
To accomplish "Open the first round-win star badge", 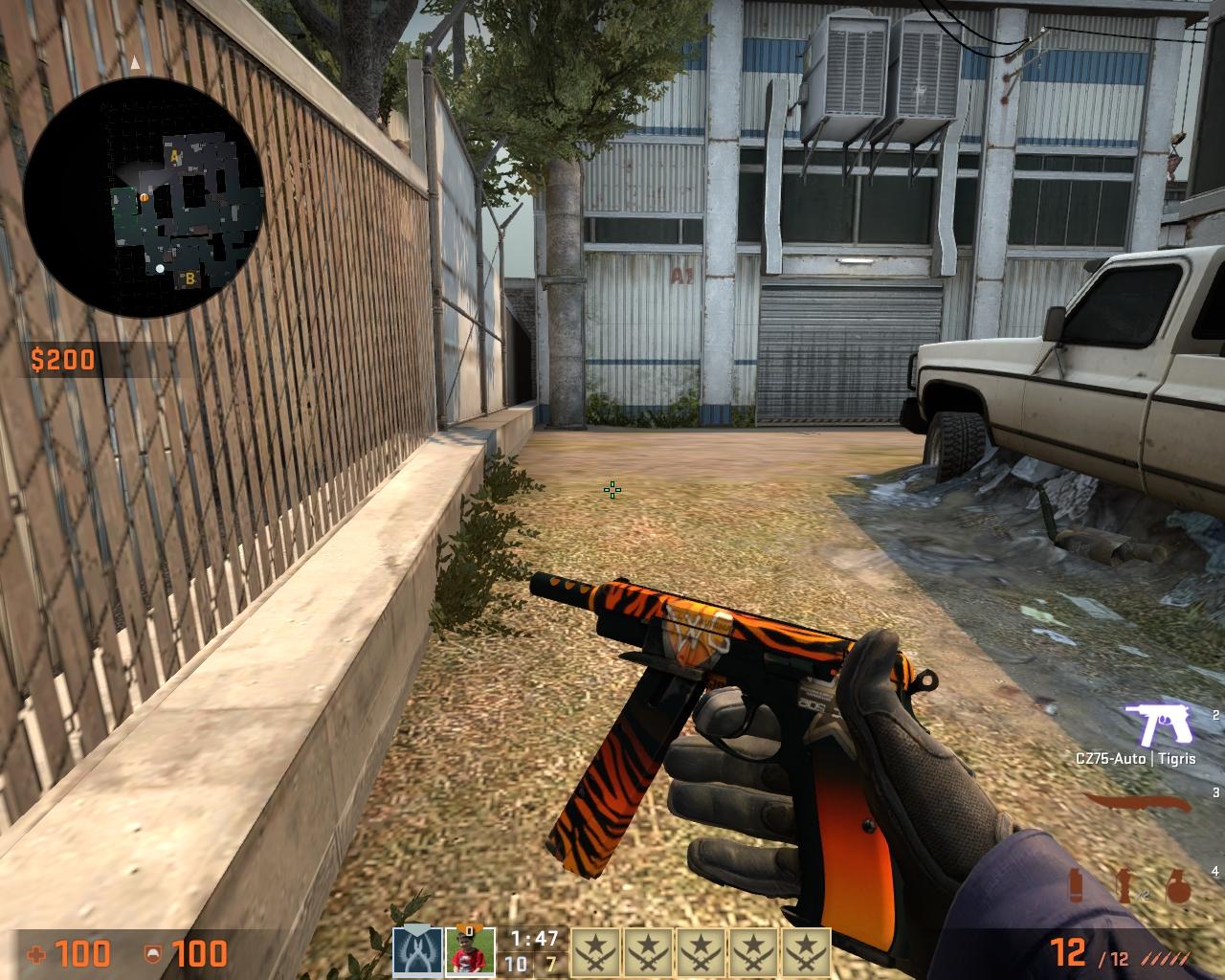I will [x=596, y=950].
